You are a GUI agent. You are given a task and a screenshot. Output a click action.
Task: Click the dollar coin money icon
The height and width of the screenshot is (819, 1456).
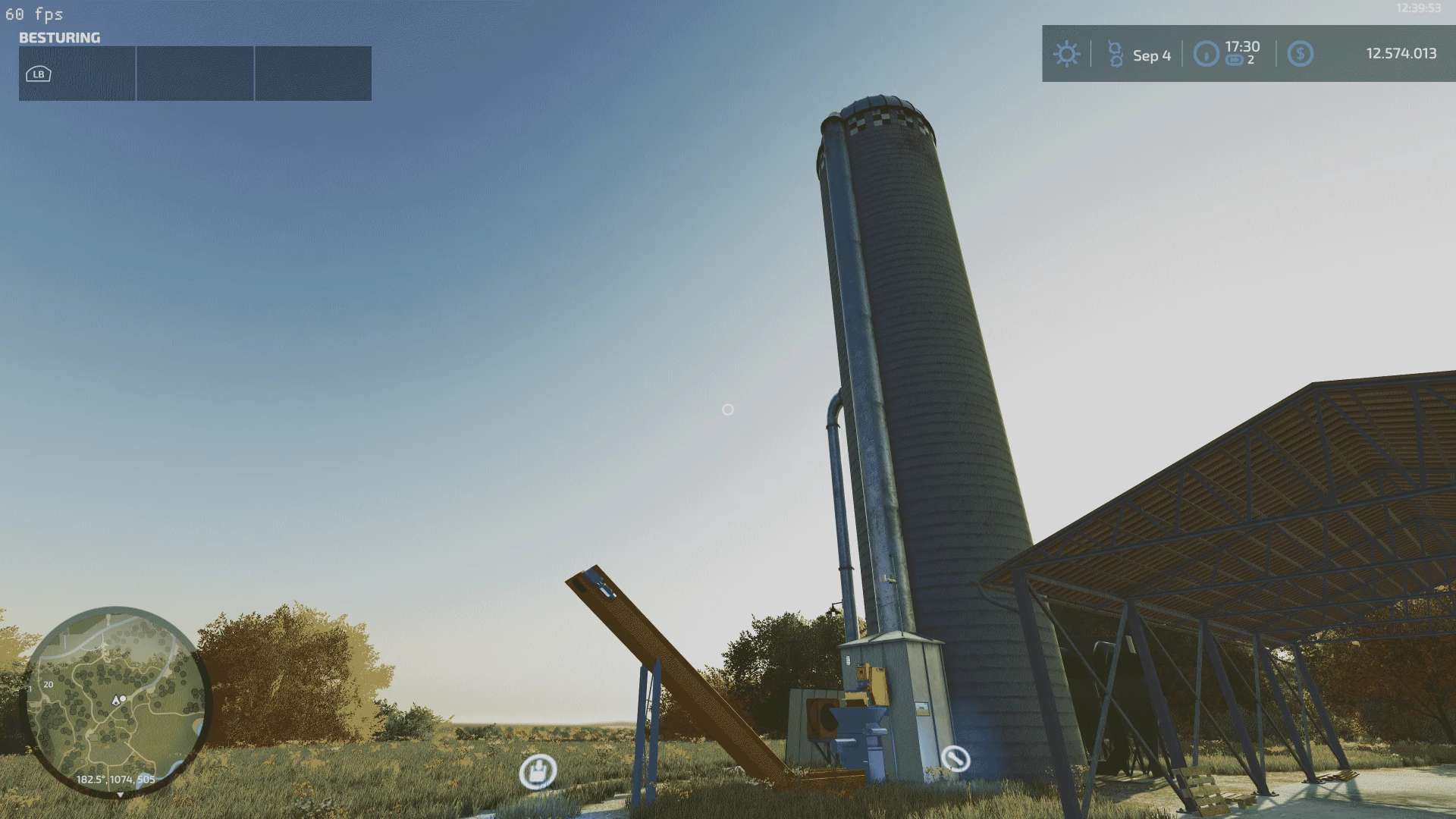[1300, 54]
